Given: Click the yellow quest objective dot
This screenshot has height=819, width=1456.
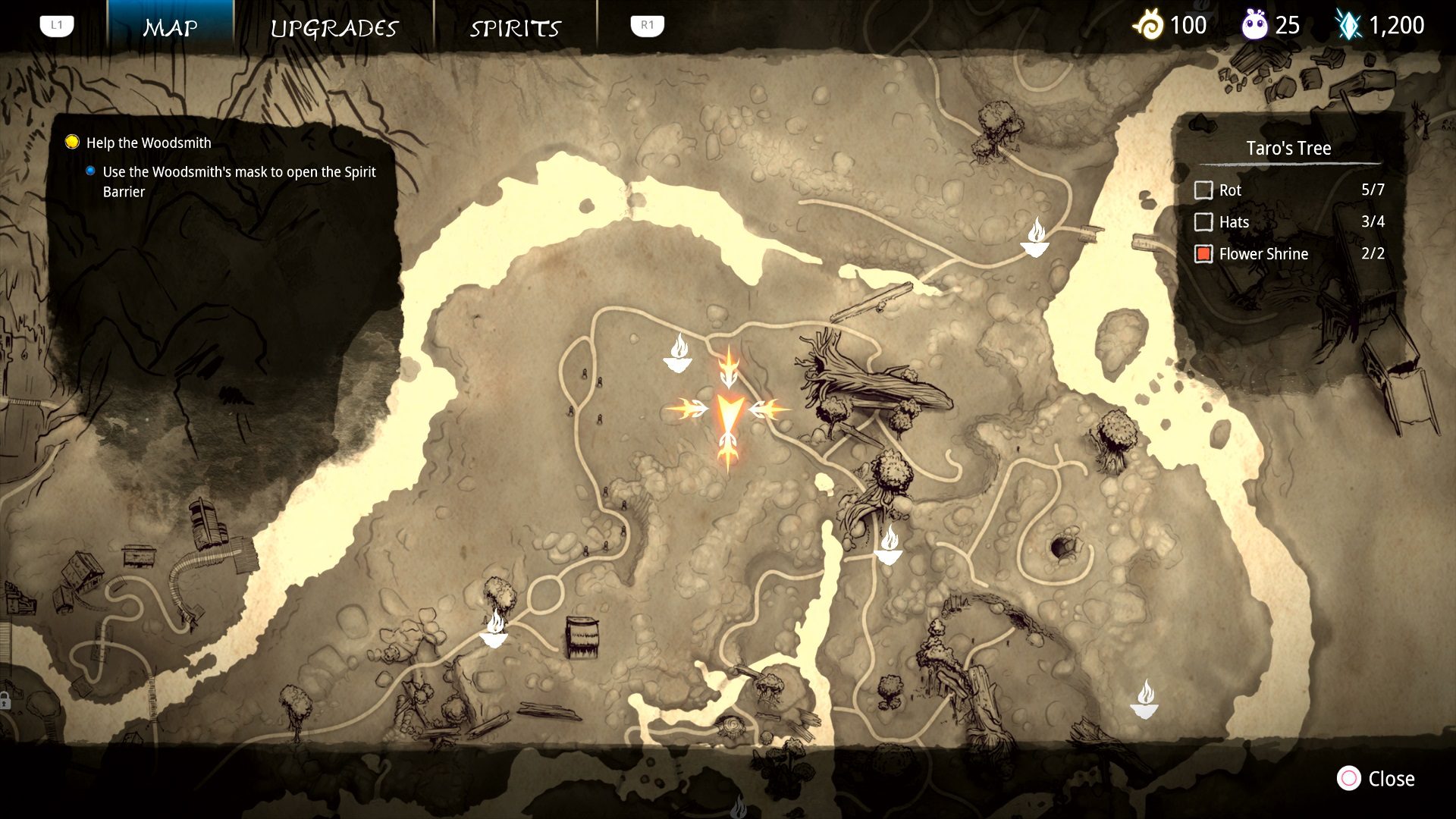Looking at the screenshot, I should 71,141.
